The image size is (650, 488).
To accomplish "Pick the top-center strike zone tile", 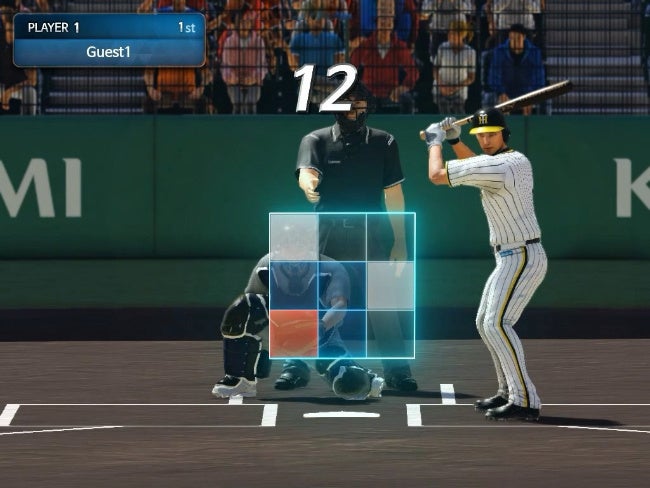I will point(342,237).
